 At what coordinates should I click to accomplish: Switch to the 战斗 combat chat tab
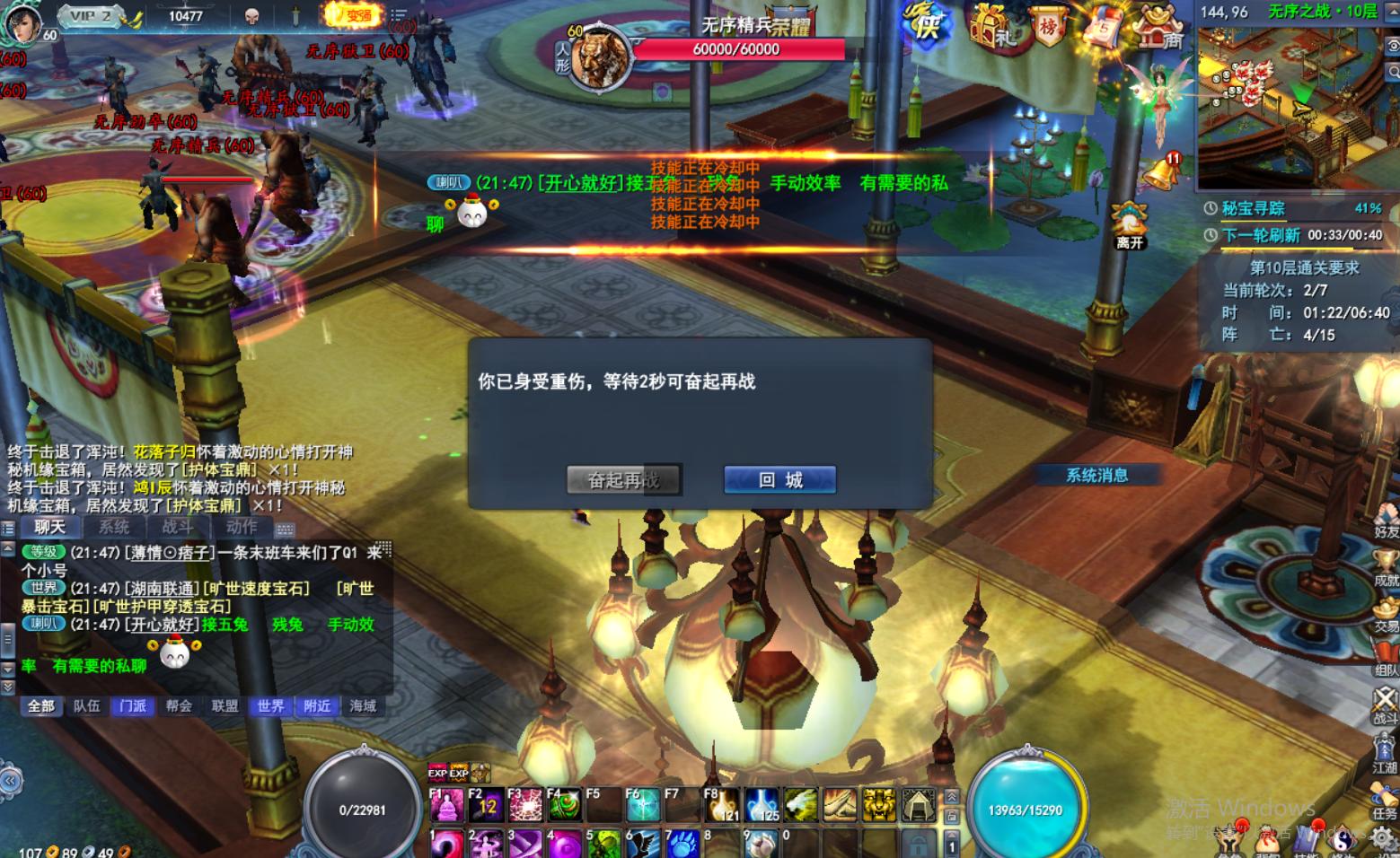pyautogui.click(x=176, y=528)
